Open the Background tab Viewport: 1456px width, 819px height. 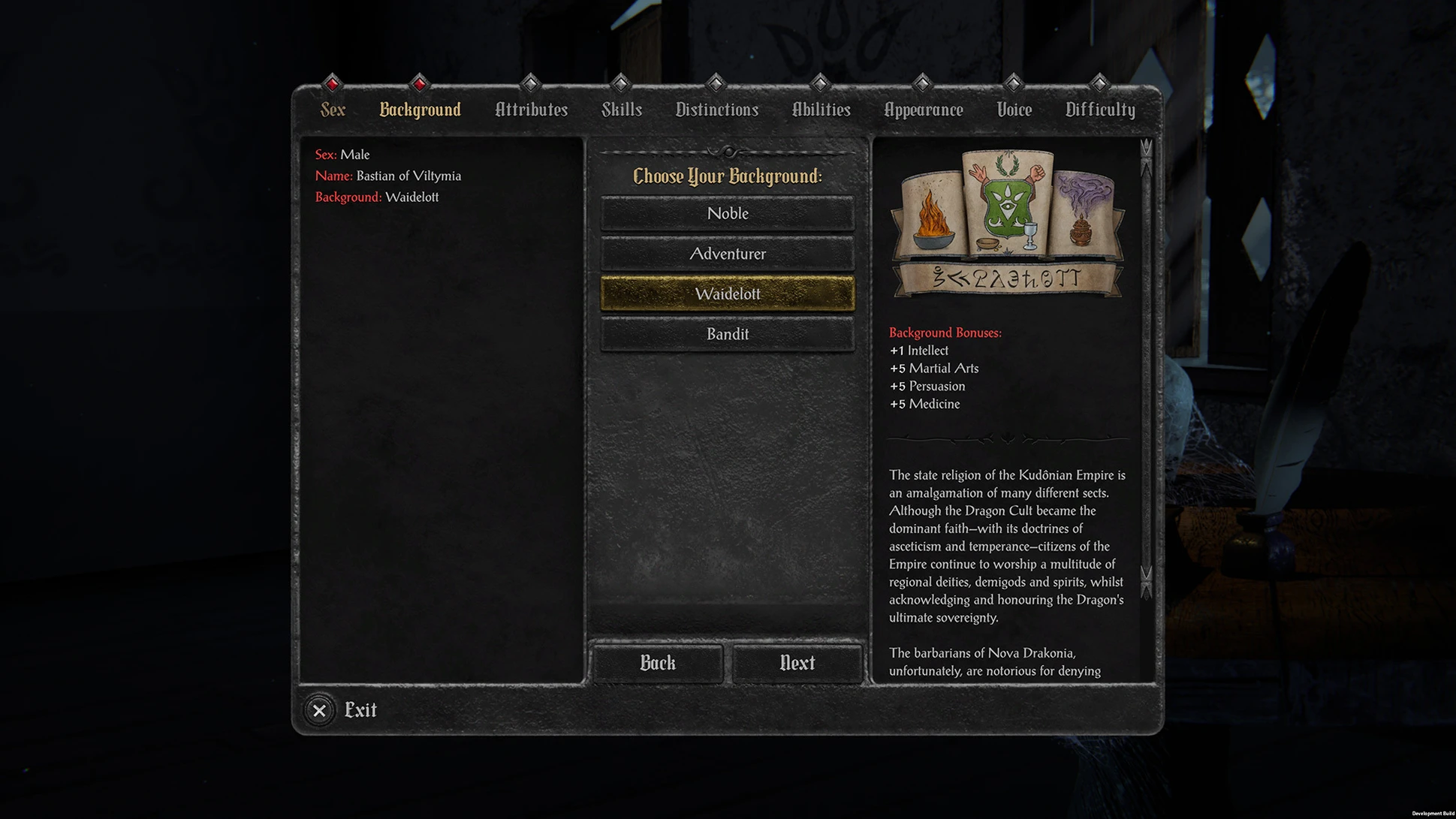[420, 110]
